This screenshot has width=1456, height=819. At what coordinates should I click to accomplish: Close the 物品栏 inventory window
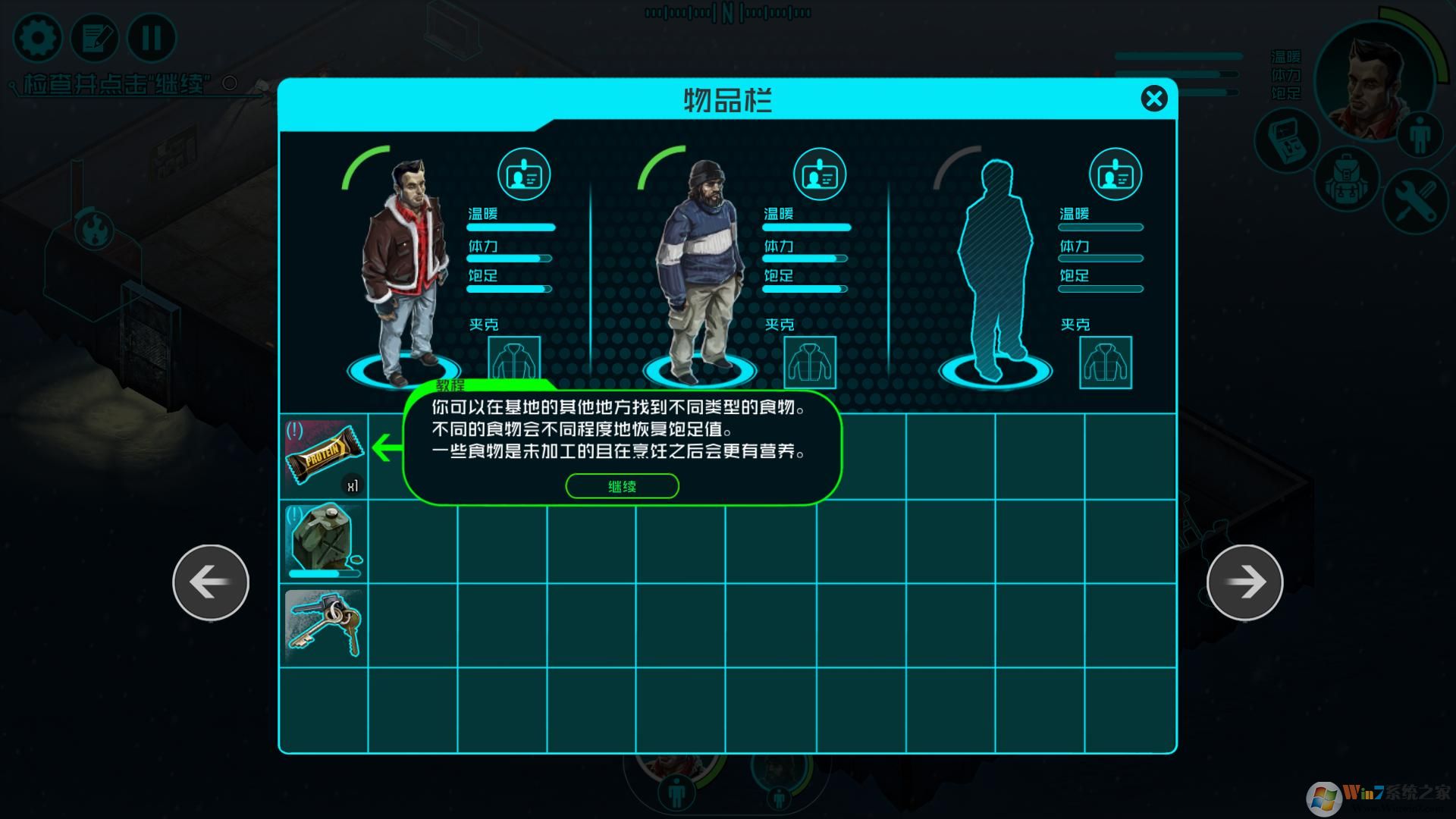[x=1153, y=99]
